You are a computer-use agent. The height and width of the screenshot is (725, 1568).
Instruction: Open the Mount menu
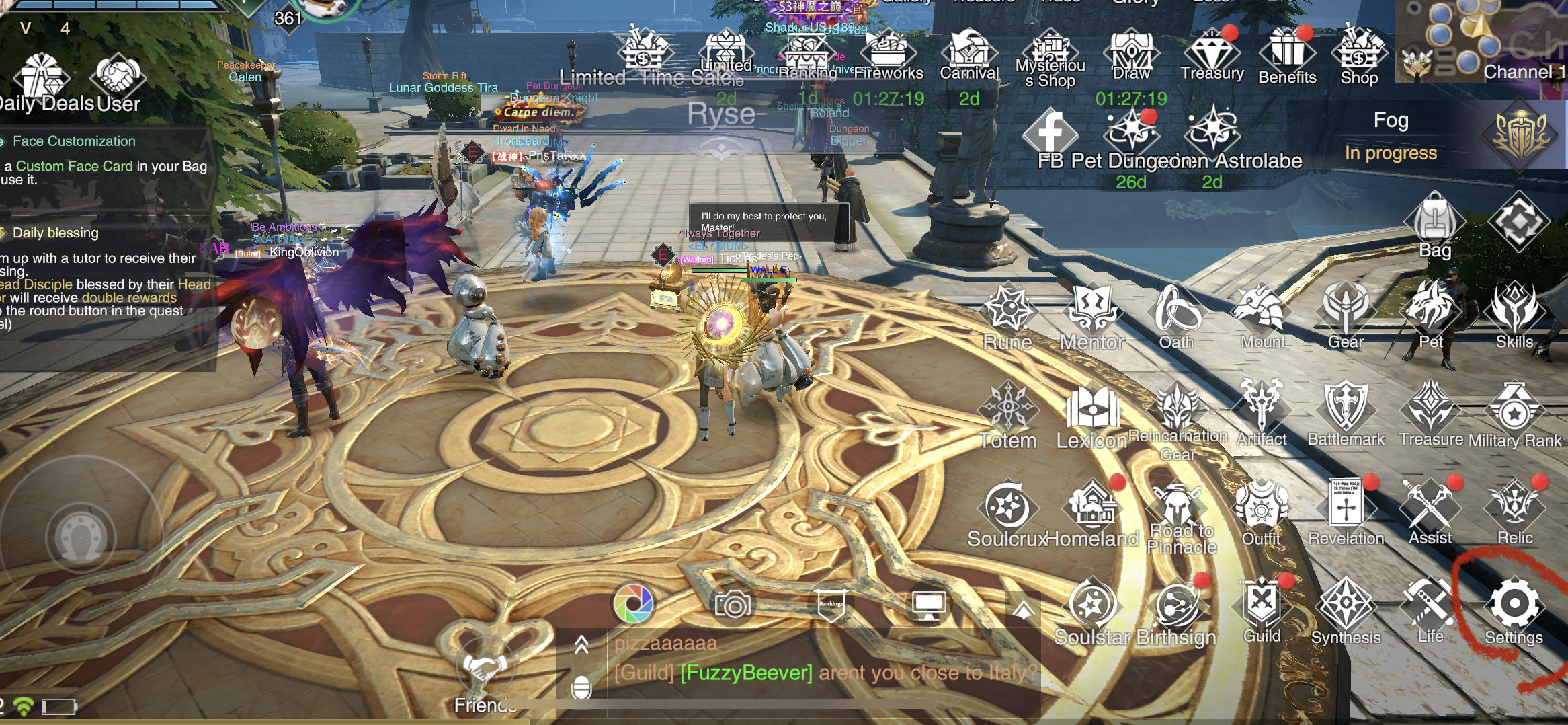[1262, 310]
